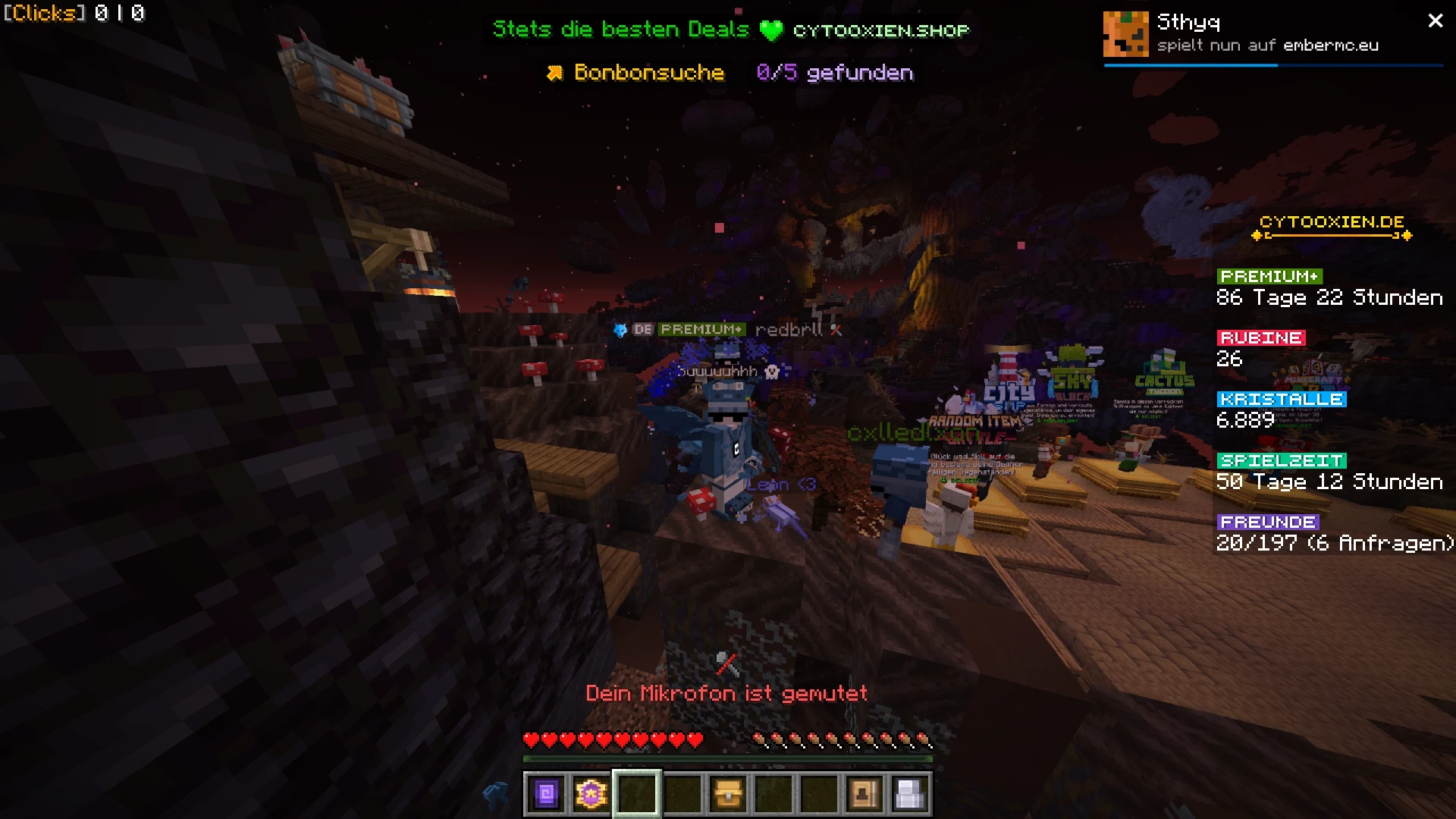Expand the FREUNDE friends entry in the sidebar

[x=1267, y=522]
